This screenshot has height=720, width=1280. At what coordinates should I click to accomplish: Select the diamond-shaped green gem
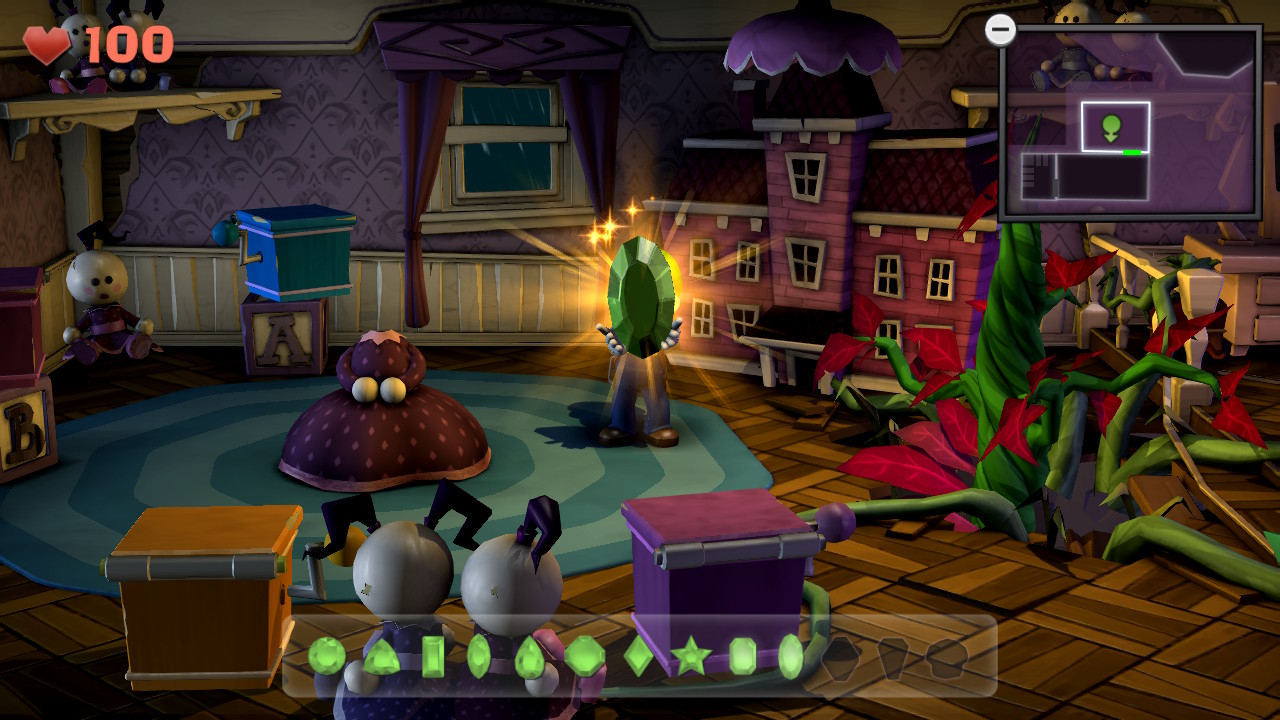pos(639,657)
